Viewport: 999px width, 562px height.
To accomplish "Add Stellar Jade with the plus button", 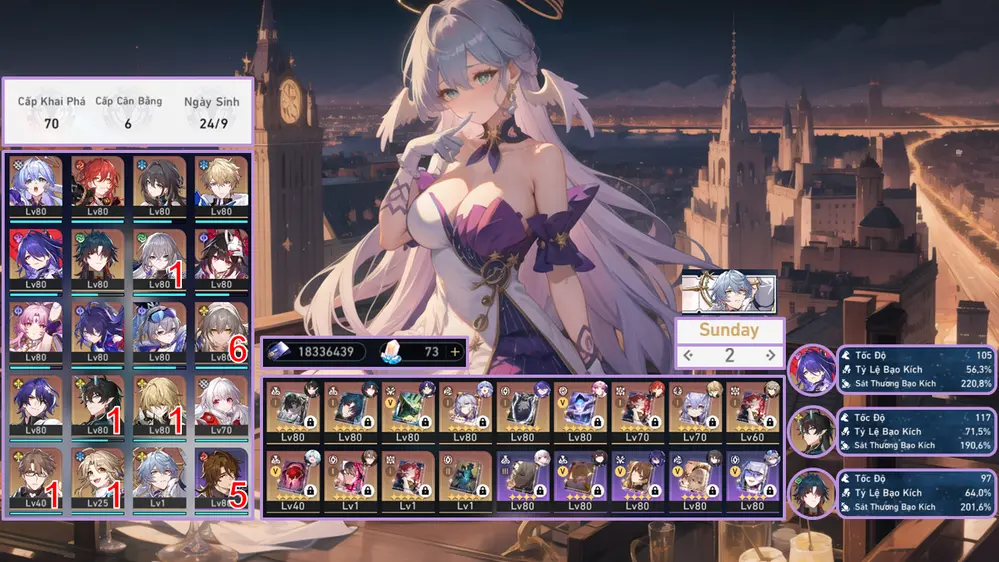I will pos(456,352).
